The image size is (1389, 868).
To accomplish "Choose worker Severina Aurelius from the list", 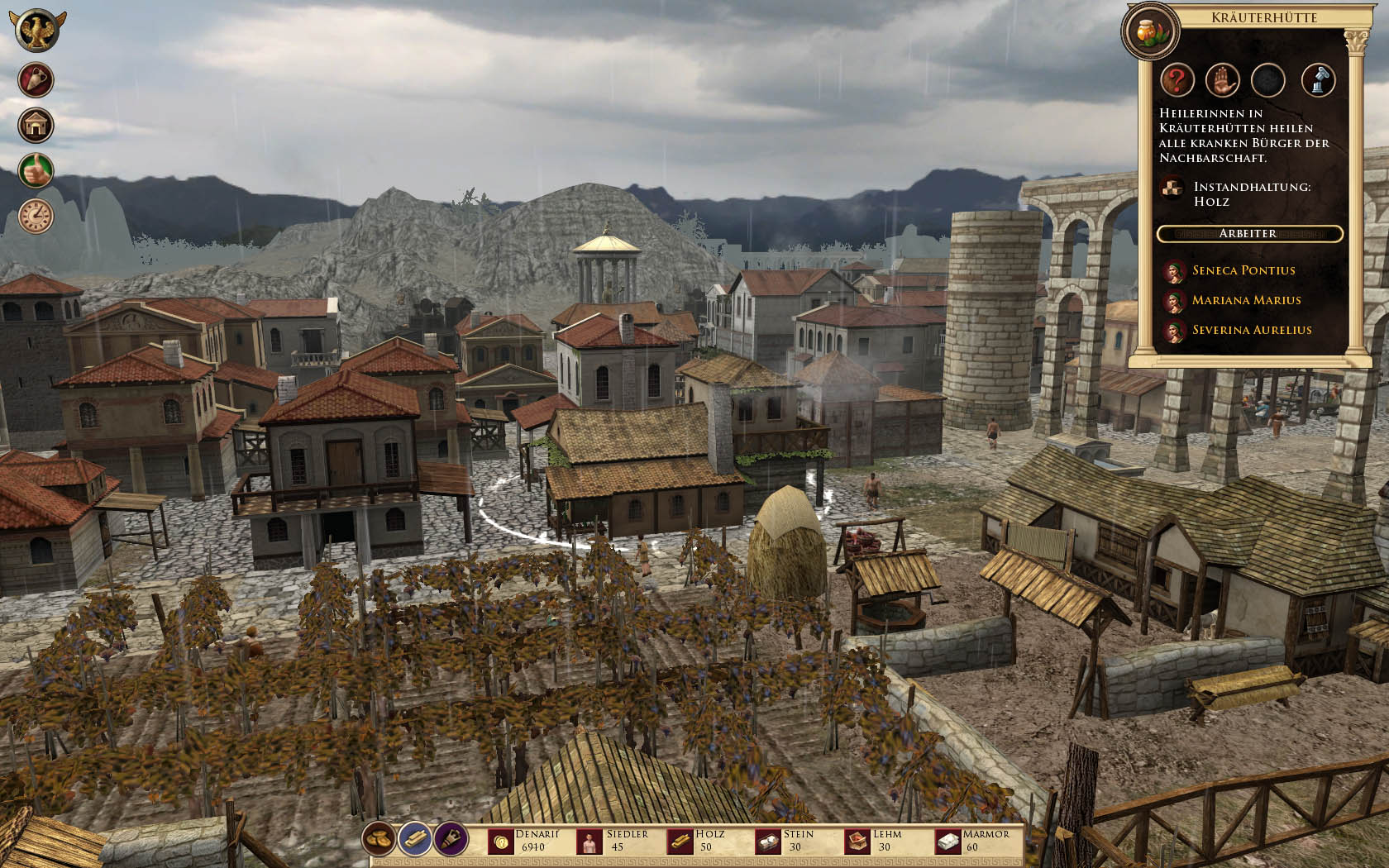I will point(1251,330).
